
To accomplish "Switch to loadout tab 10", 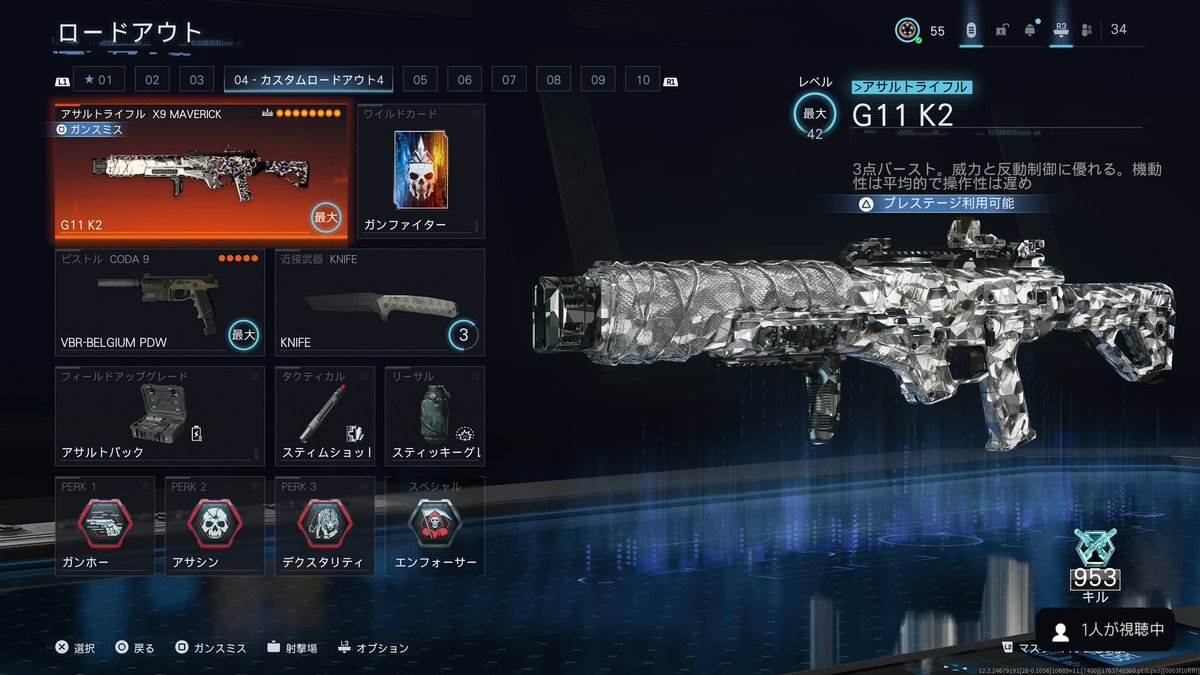I will [642, 80].
